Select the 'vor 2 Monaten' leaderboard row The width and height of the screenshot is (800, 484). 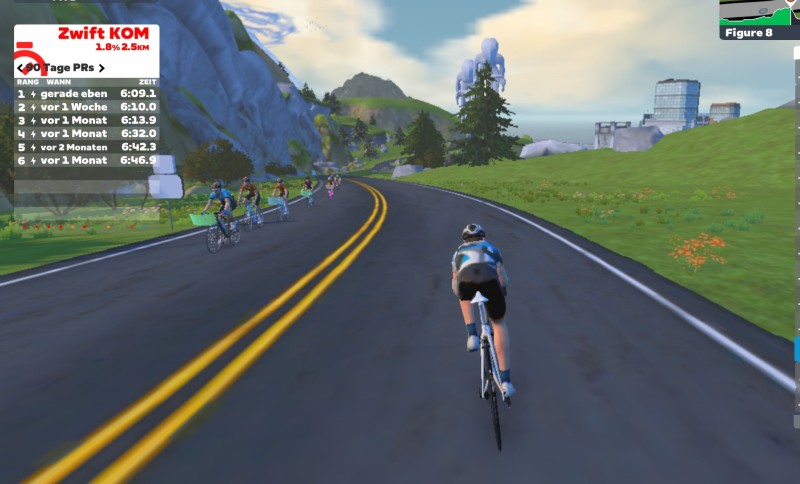tap(87, 146)
